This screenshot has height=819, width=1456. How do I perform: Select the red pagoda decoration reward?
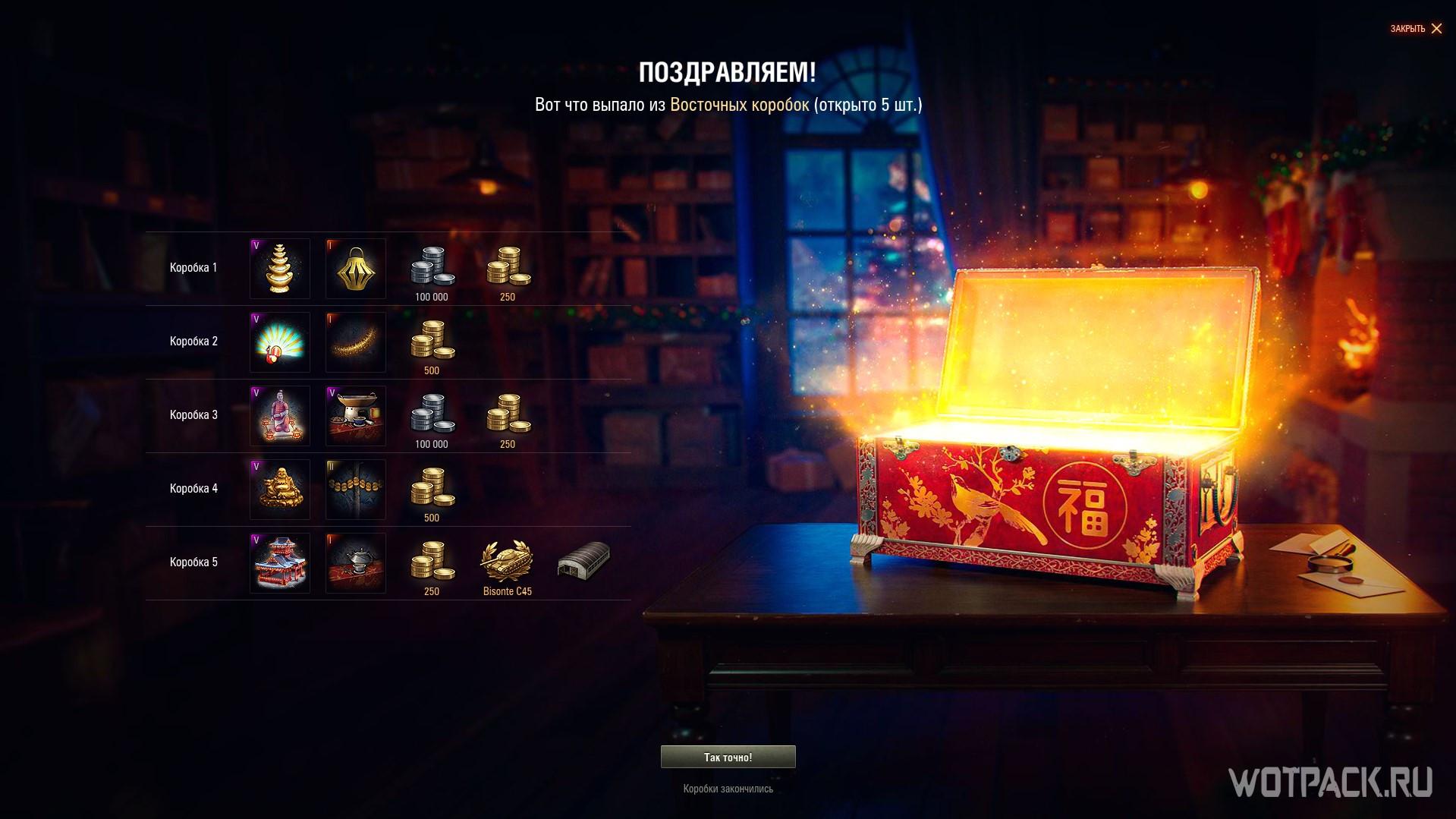(280, 563)
